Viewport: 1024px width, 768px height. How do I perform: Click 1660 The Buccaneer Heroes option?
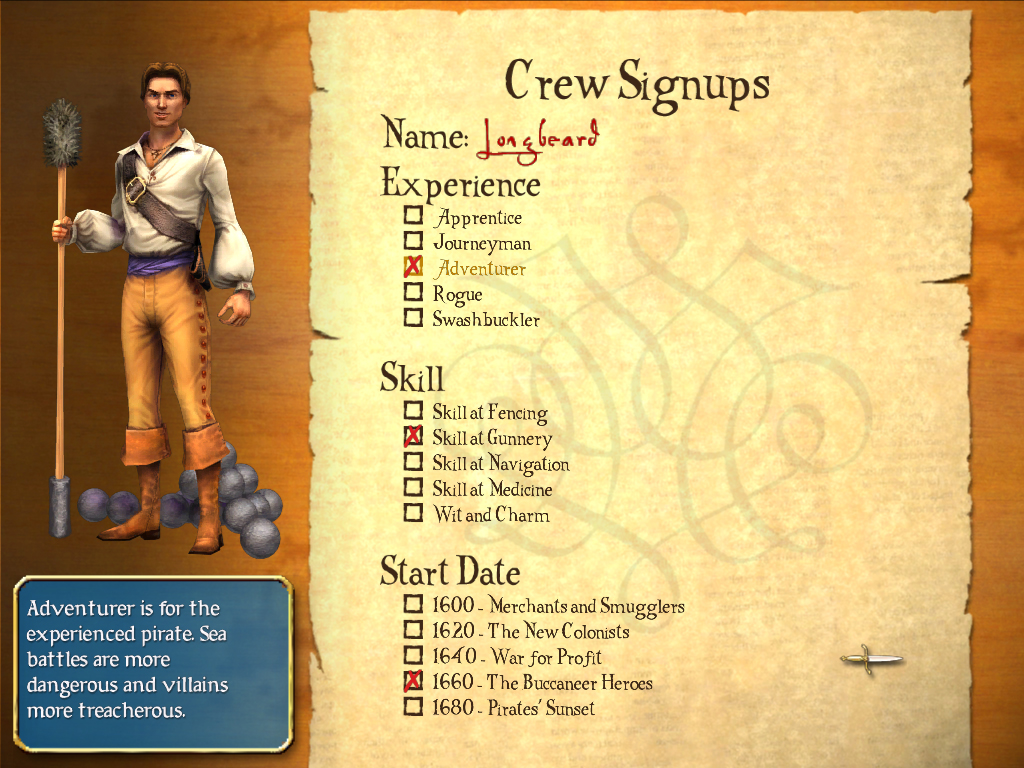(413, 682)
